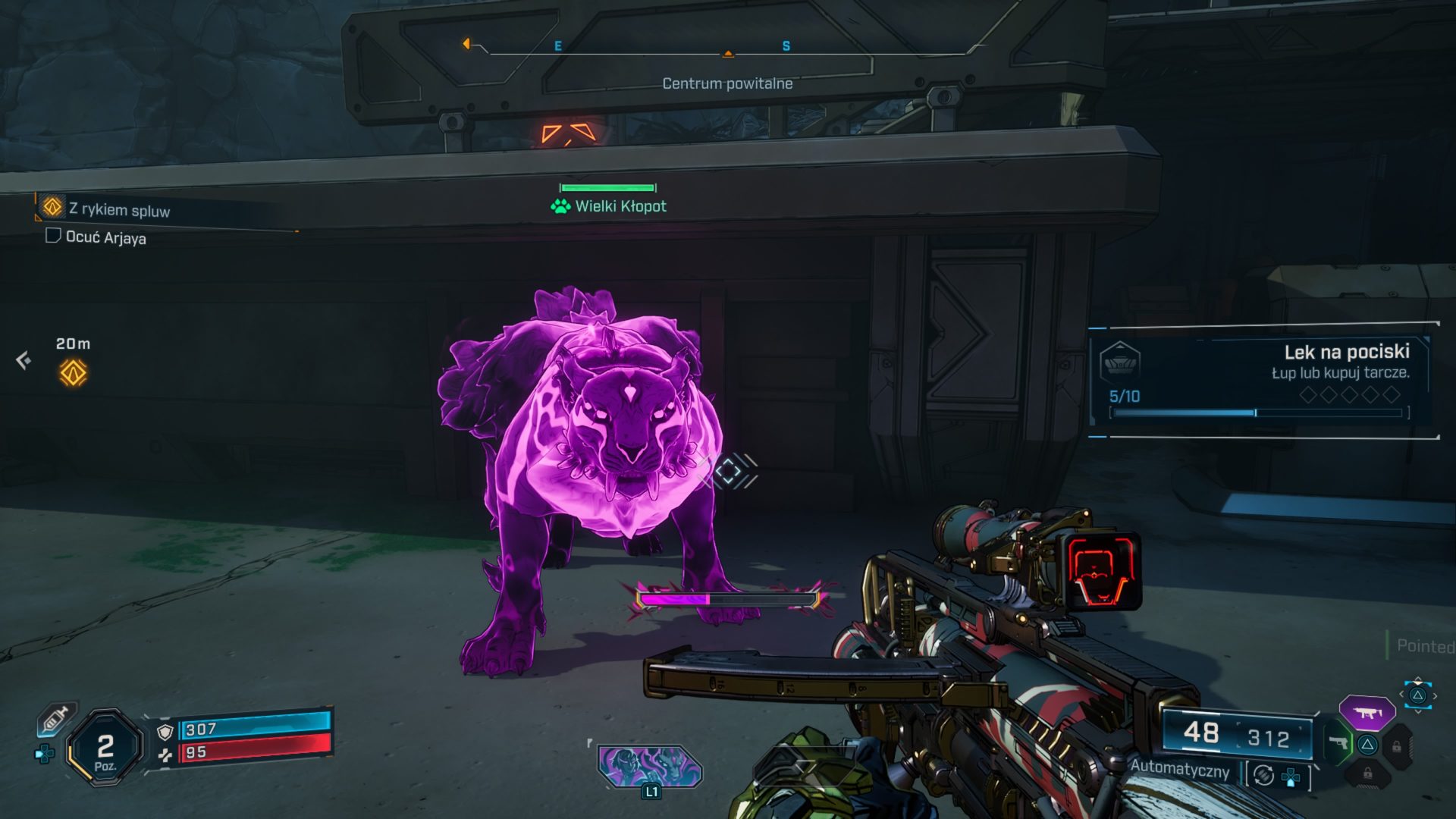This screenshot has height=819, width=1456.
Task: Select the "Z rykiem spluw" tracked quest
Action: tap(119, 209)
